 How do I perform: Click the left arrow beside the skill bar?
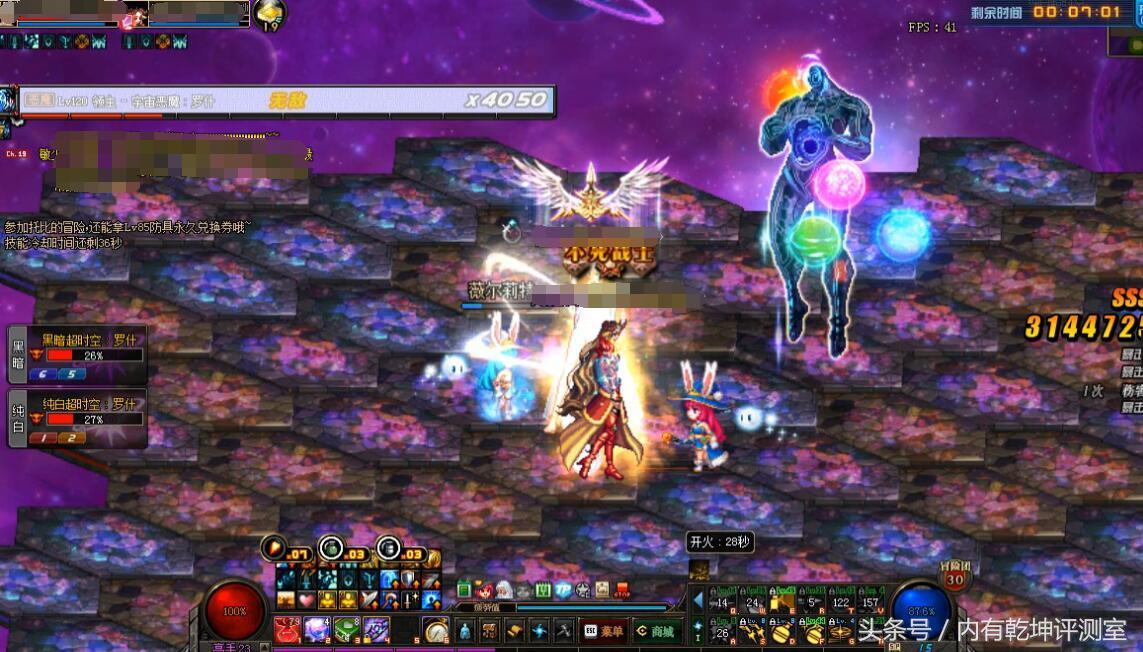point(698,599)
